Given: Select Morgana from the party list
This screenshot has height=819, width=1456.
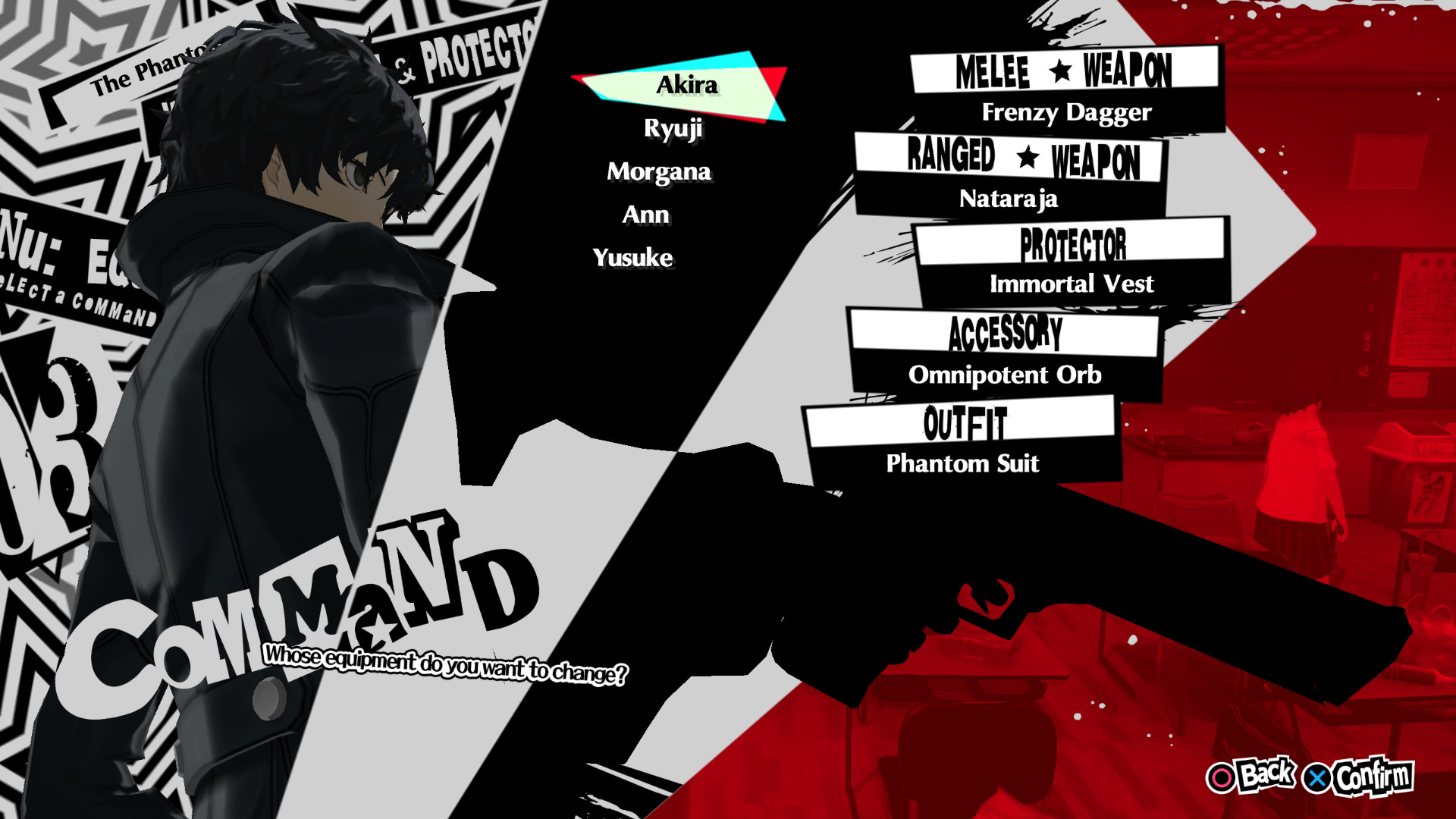Looking at the screenshot, I should click(658, 172).
